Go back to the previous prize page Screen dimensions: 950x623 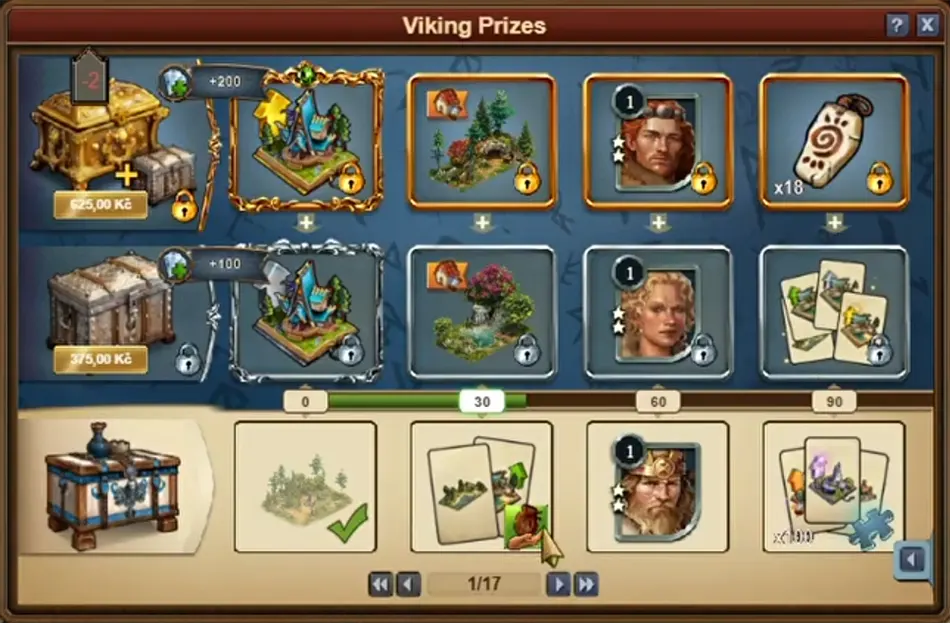pyautogui.click(x=408, y=584)
